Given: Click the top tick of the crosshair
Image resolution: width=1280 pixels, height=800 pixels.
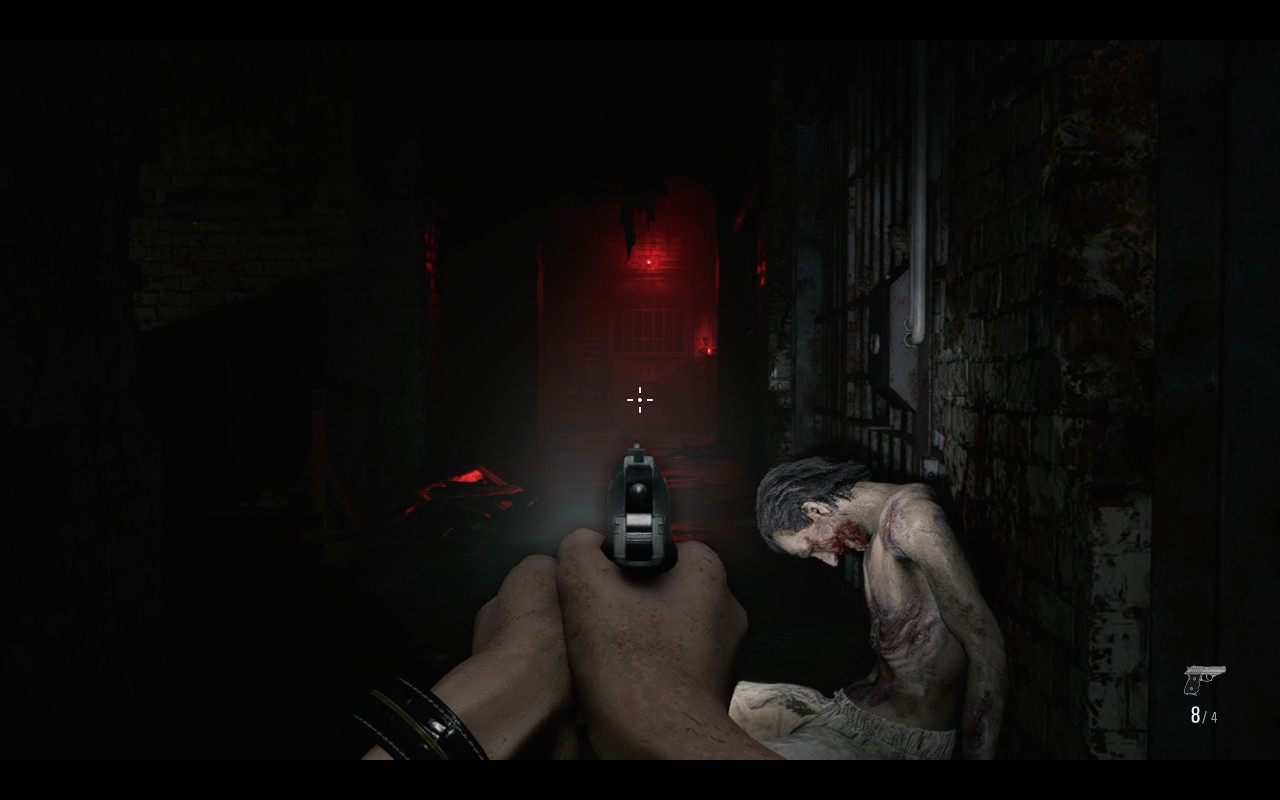Looking at the screenshot, I should tap(639, 392).
